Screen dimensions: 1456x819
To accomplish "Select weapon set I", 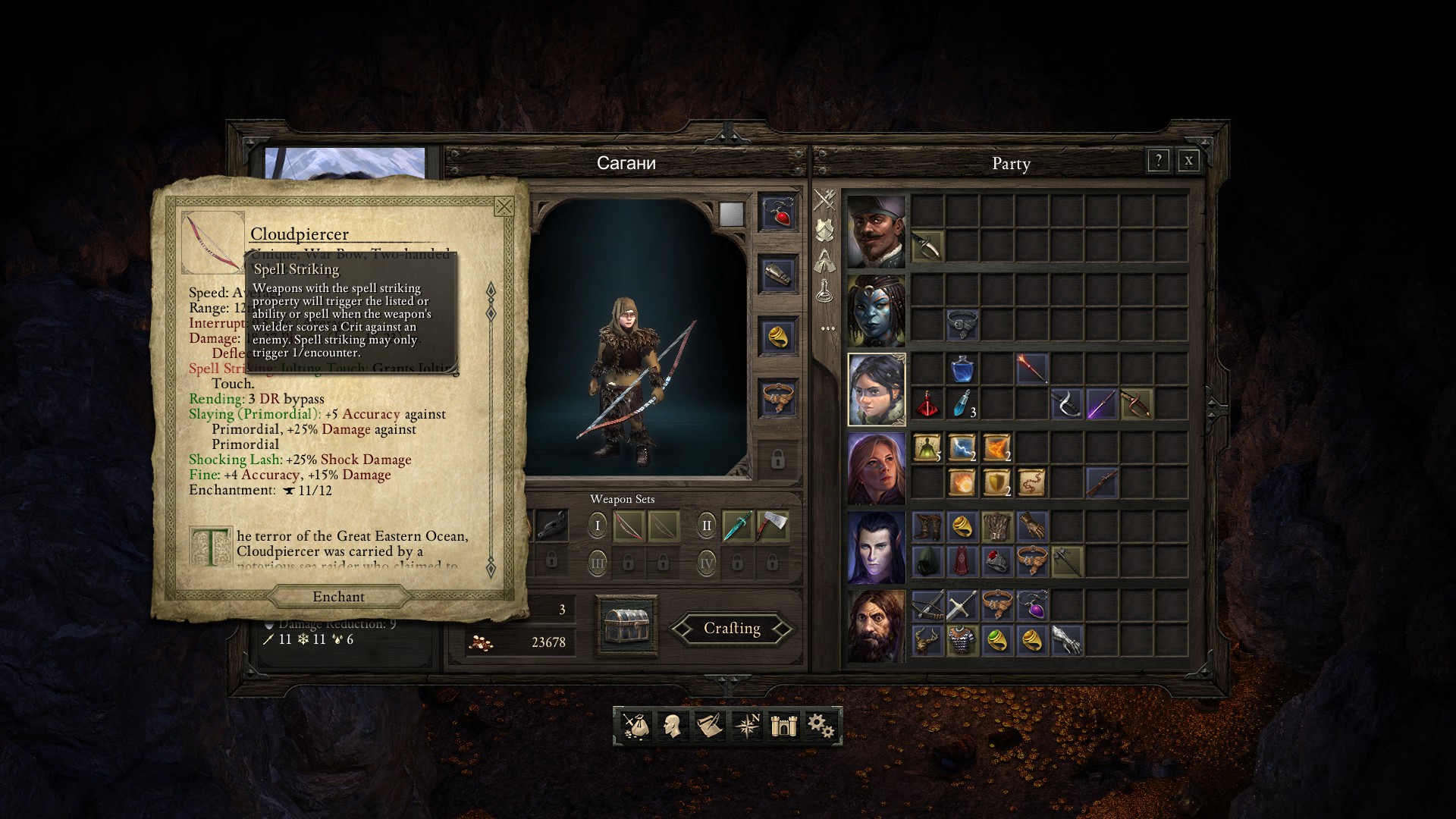I will coord(598,526).
